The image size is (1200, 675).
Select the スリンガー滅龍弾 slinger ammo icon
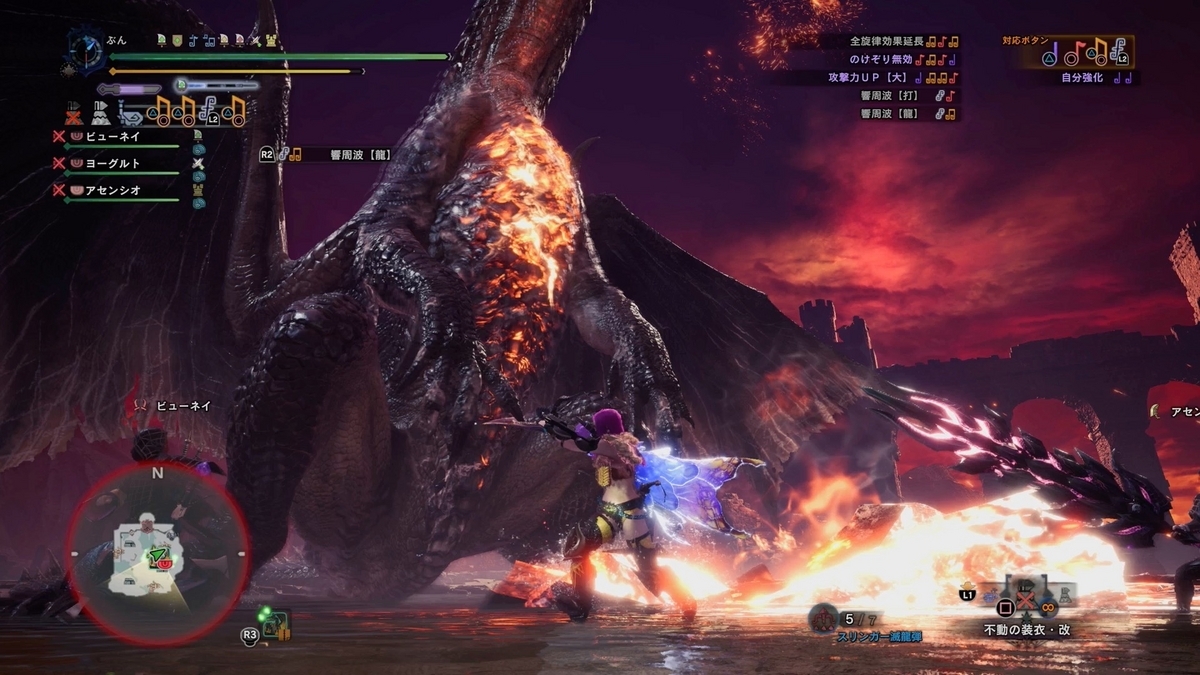[824, 619]
